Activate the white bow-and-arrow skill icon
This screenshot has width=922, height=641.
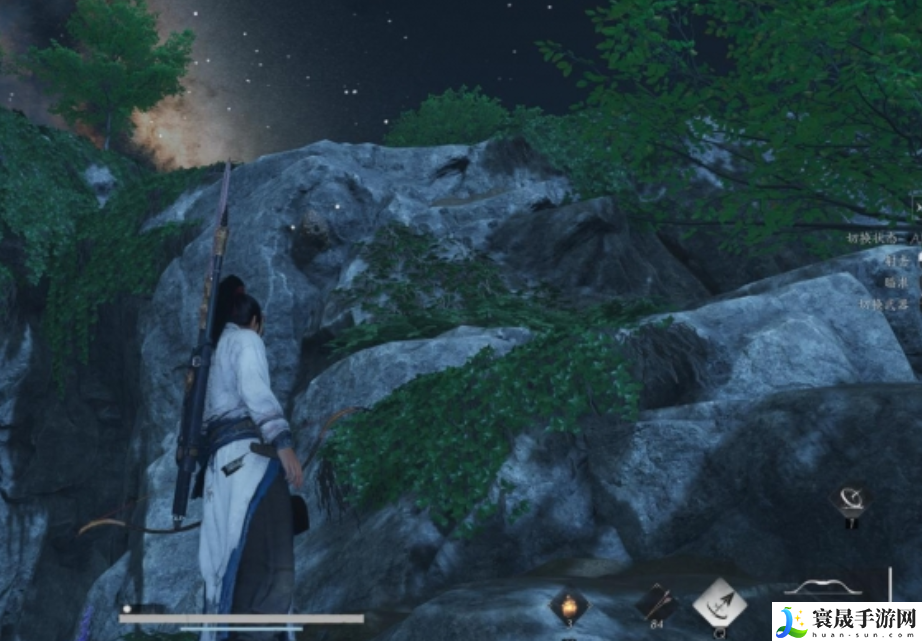(719, 603)
